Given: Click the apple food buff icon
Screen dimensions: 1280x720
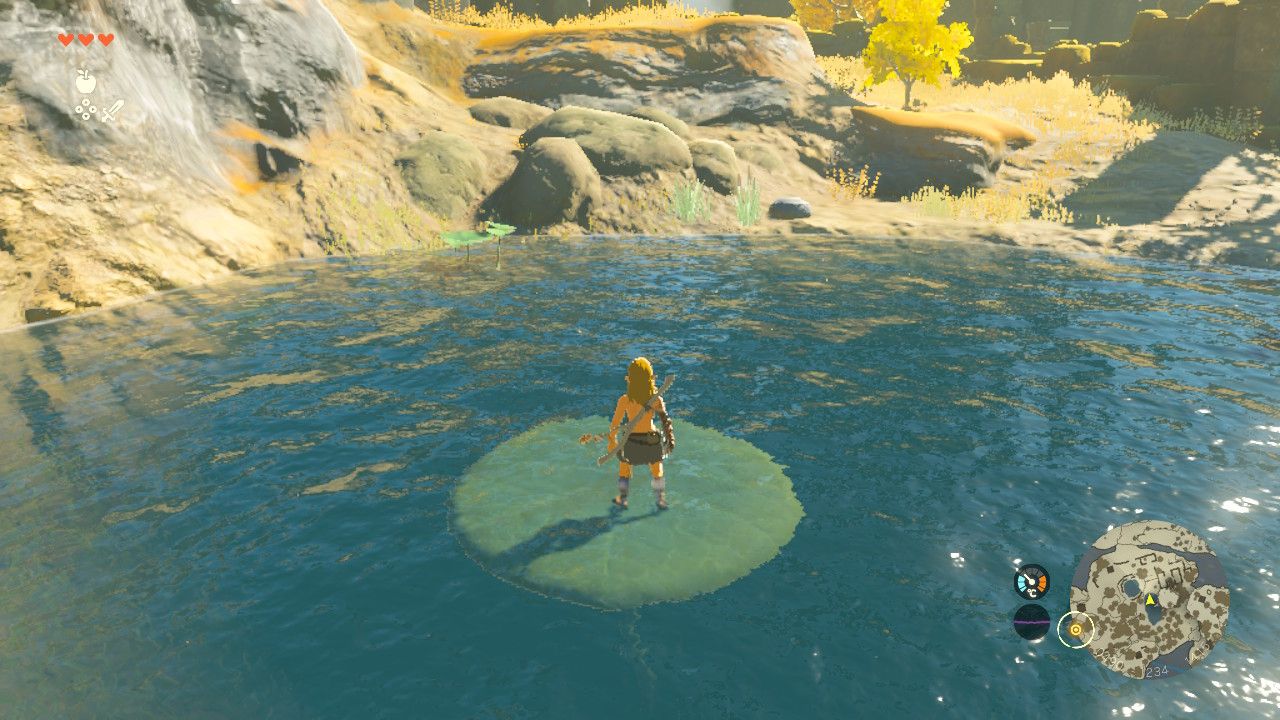Looking at the screenshot, I should [85, 81].
